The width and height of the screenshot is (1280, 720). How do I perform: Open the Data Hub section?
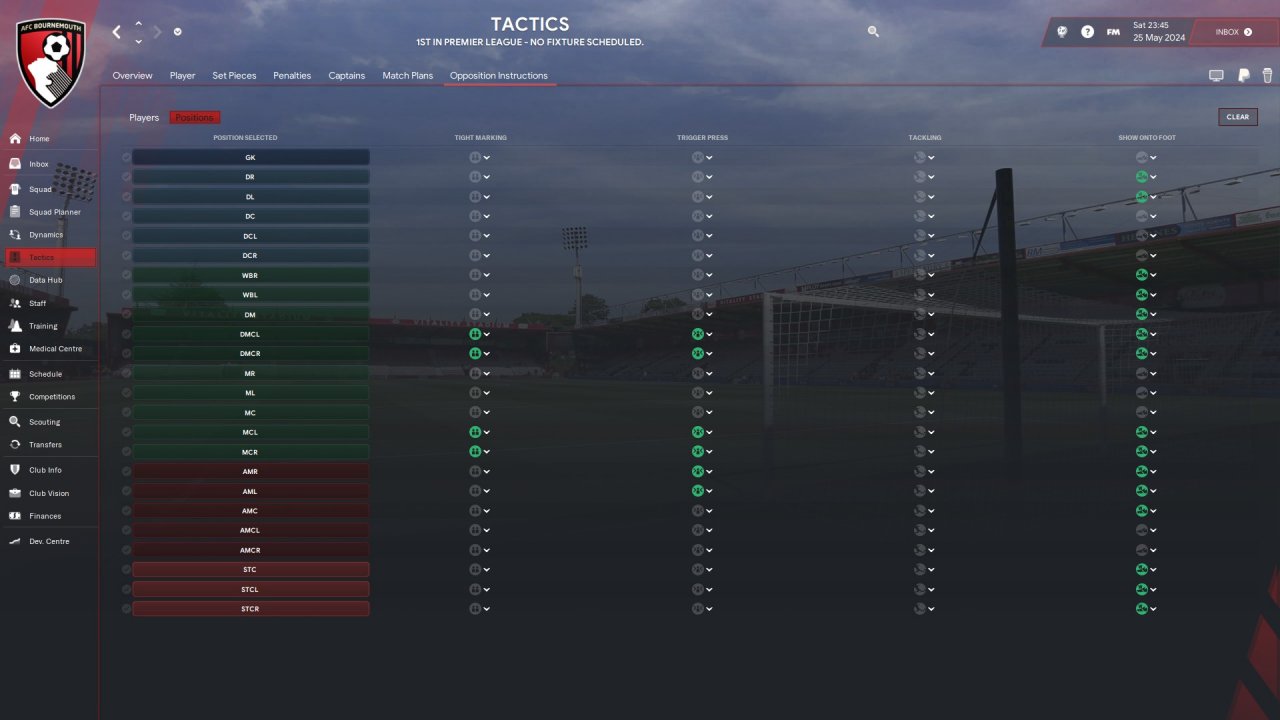pyautogui.click(x=45, y=280)
